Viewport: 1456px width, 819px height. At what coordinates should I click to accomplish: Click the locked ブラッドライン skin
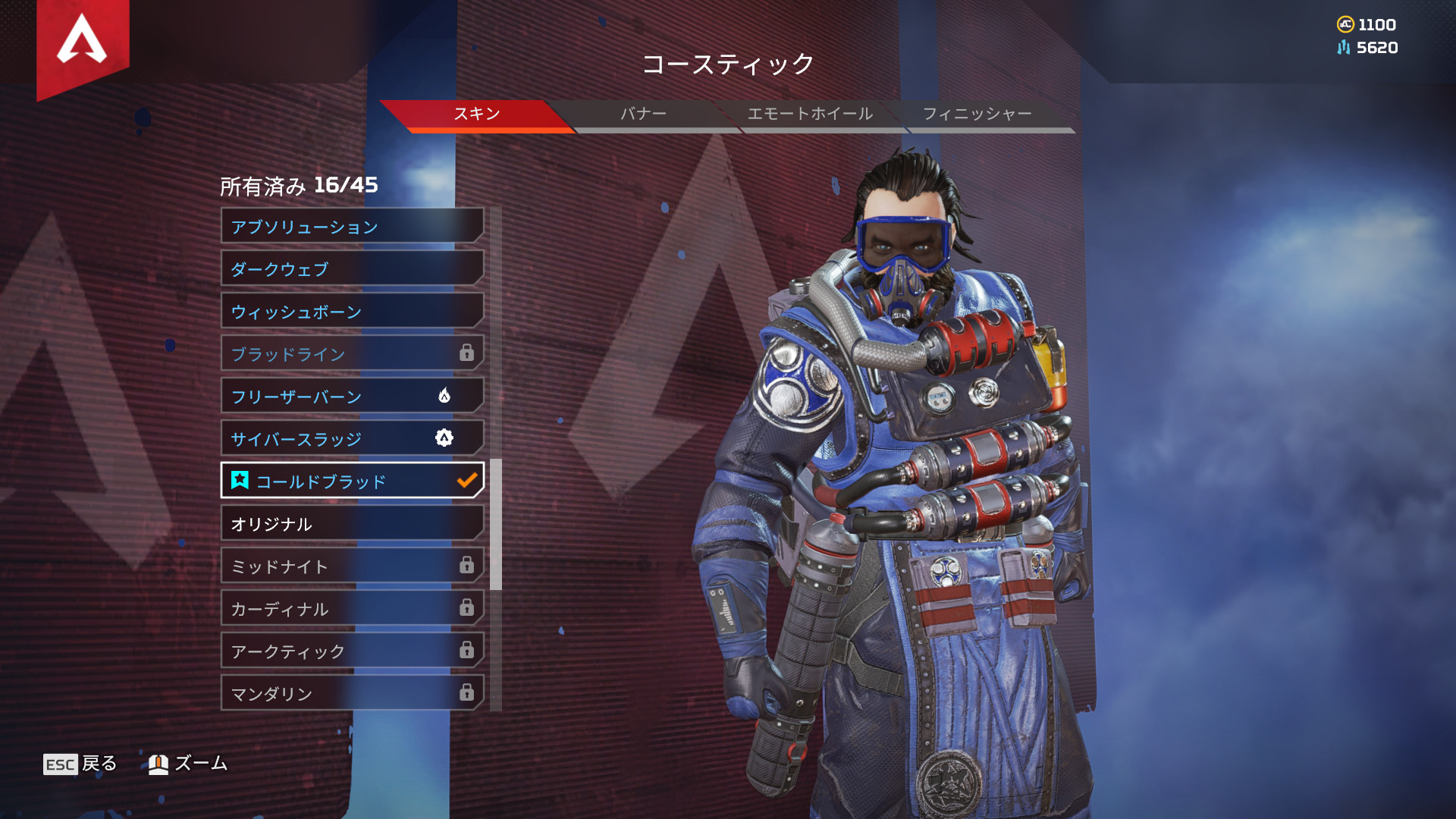point(352,353)
